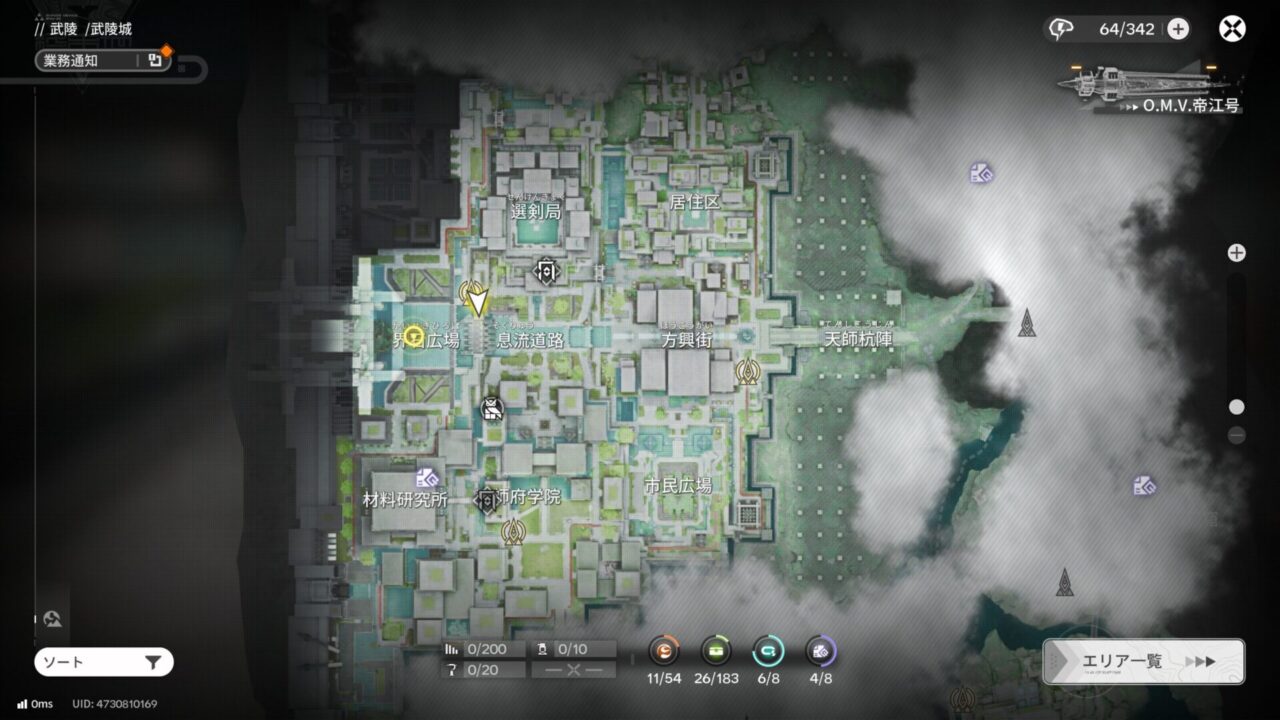The height and width of the screenshot is (720, 1280).
Task: Toggle the map layer icon above ソート
Action: 53,620
